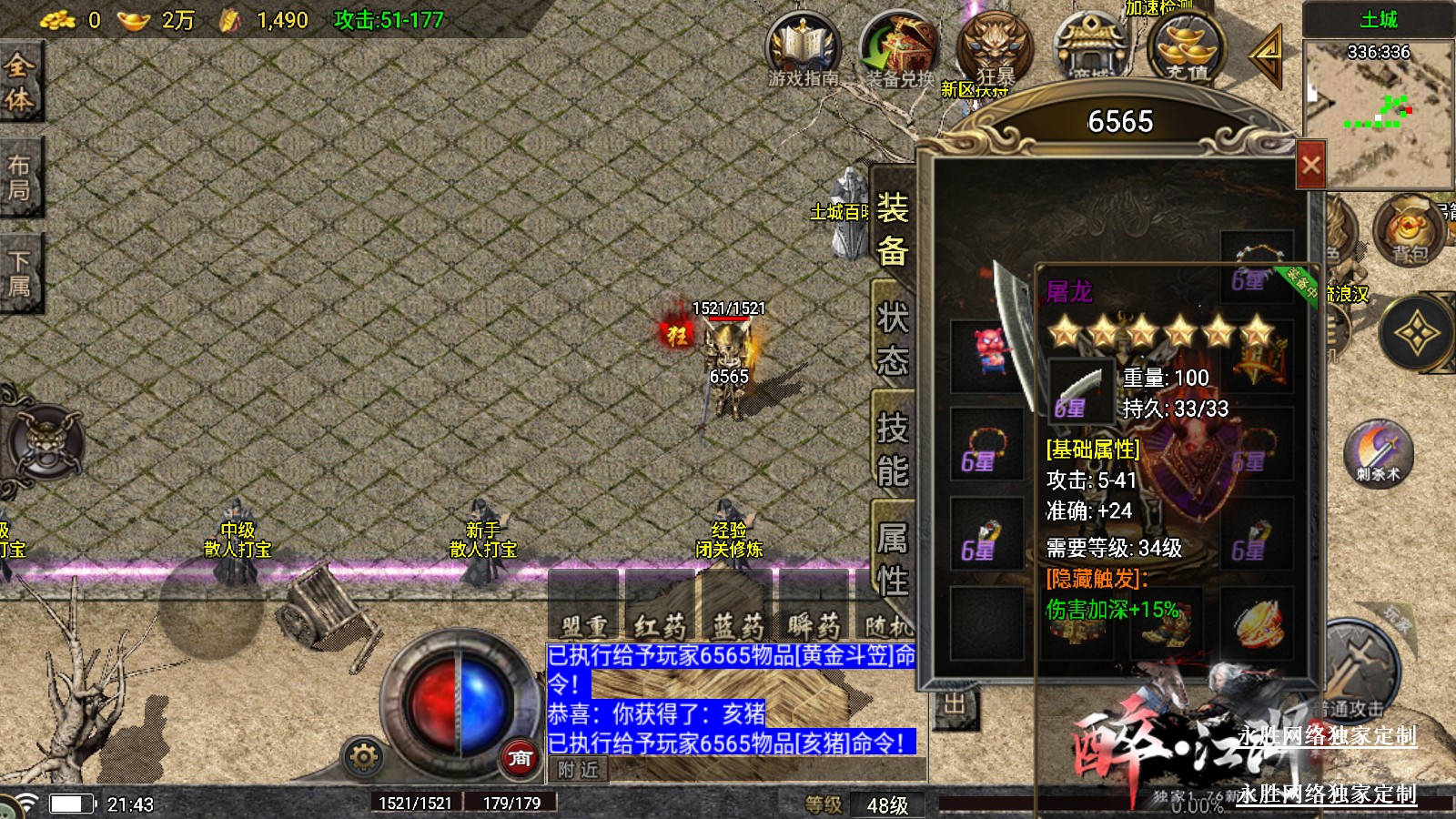Activate the 狂暴 berserk icon
1456x819 pixels.
[995, 50]
